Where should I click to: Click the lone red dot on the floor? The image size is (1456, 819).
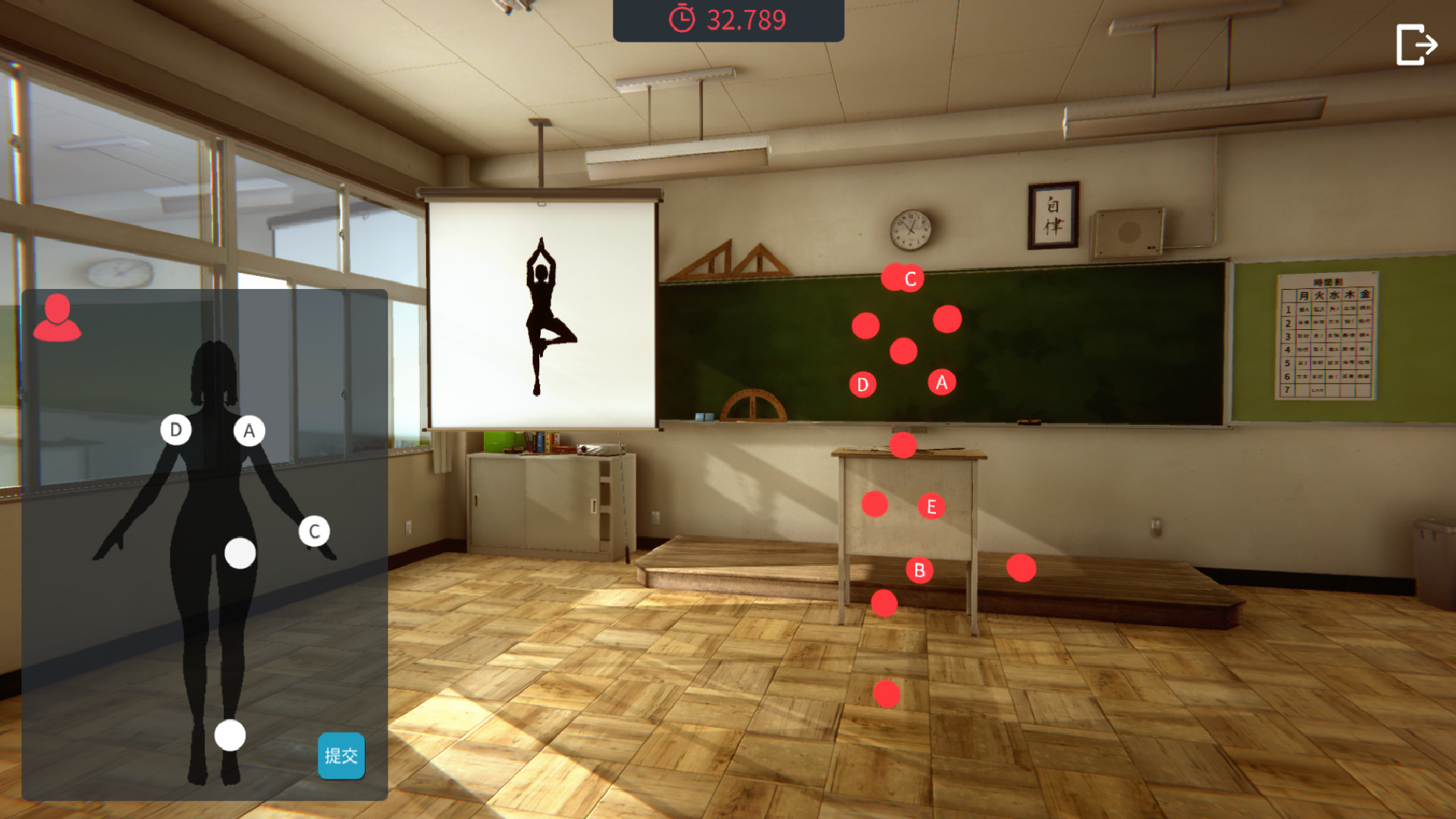coord(887,692)
